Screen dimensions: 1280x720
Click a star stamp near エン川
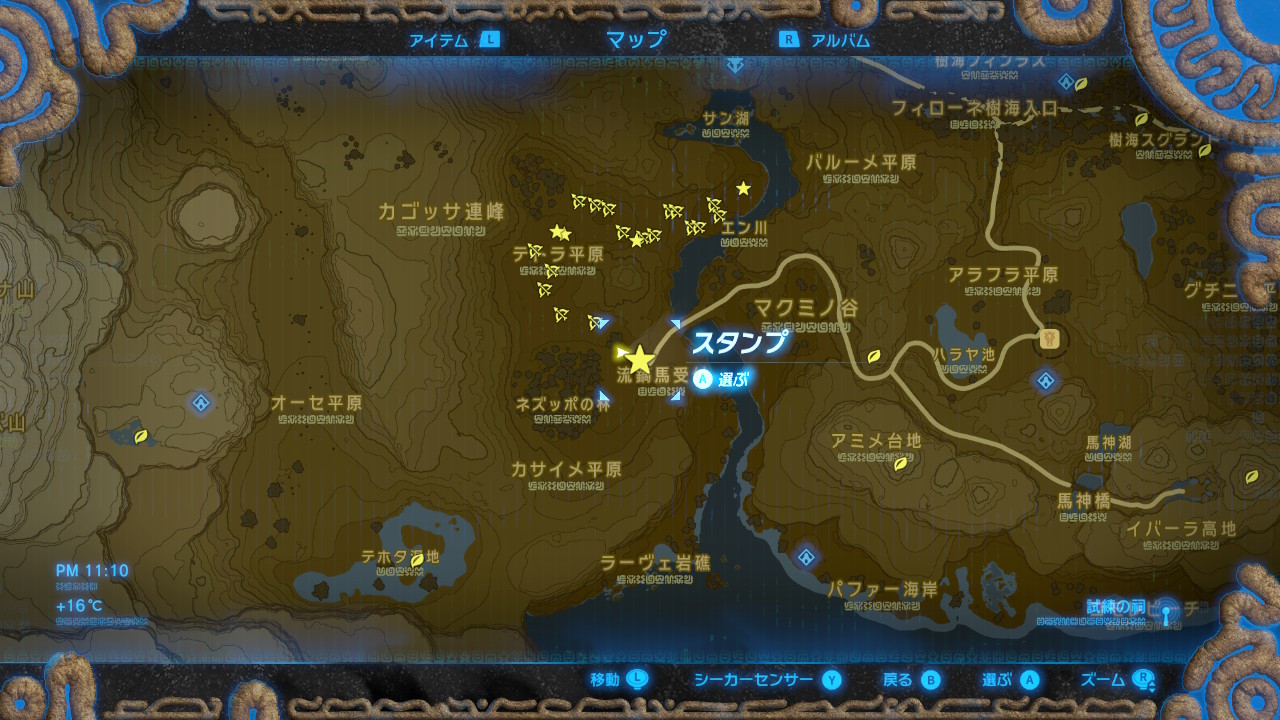pyautogui.click(x=744, y=186)
